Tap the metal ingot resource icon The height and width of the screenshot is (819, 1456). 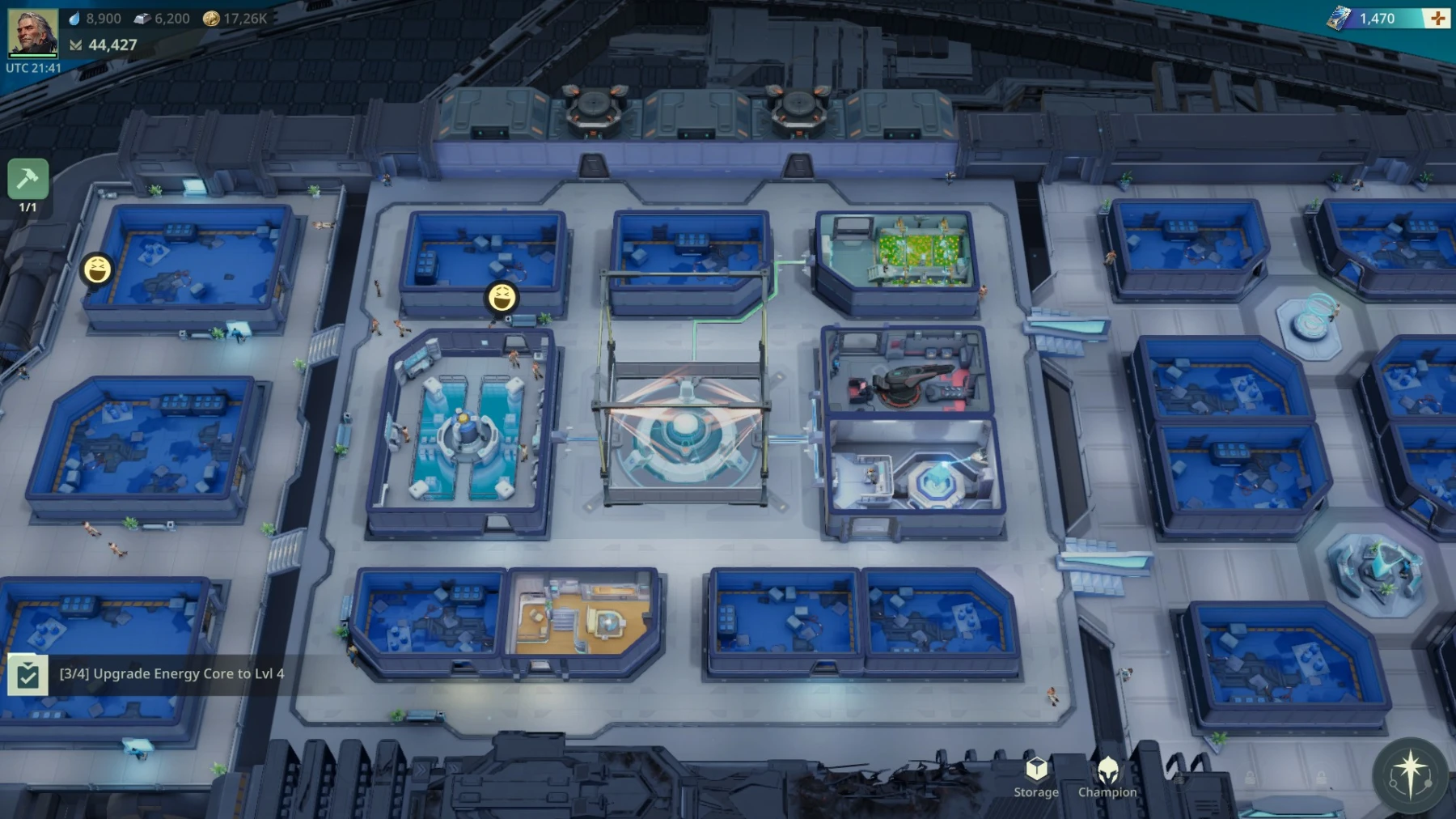pos(143,18)
